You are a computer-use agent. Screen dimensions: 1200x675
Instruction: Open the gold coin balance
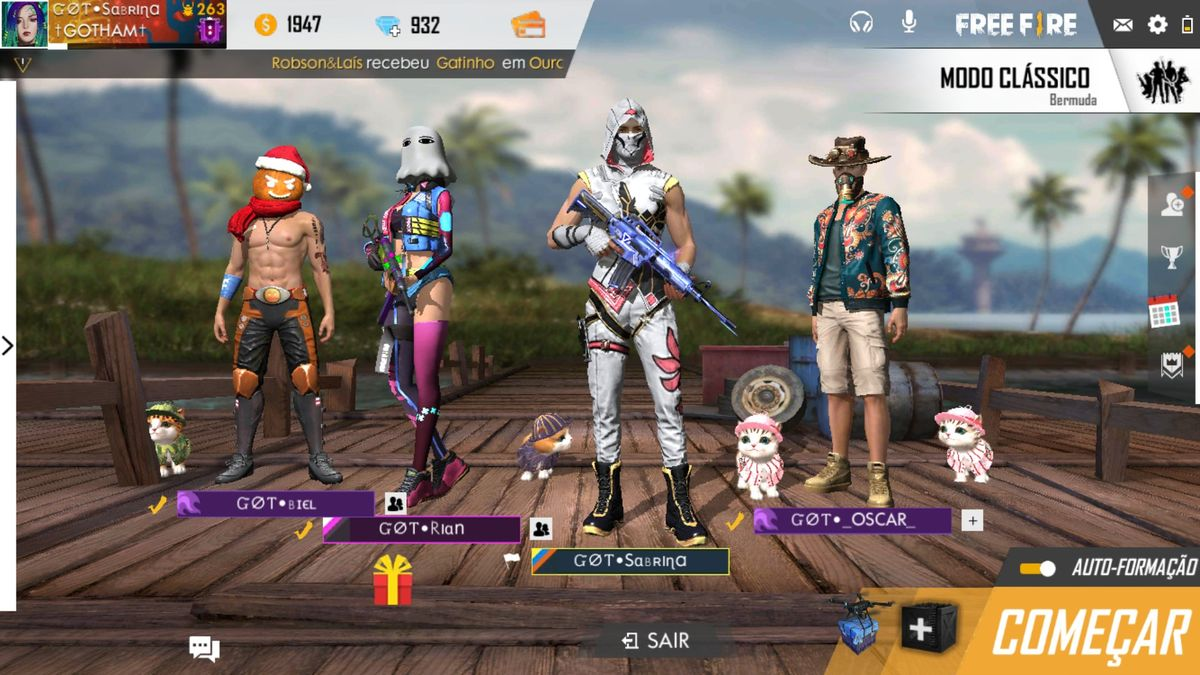(x=290, y=25)
